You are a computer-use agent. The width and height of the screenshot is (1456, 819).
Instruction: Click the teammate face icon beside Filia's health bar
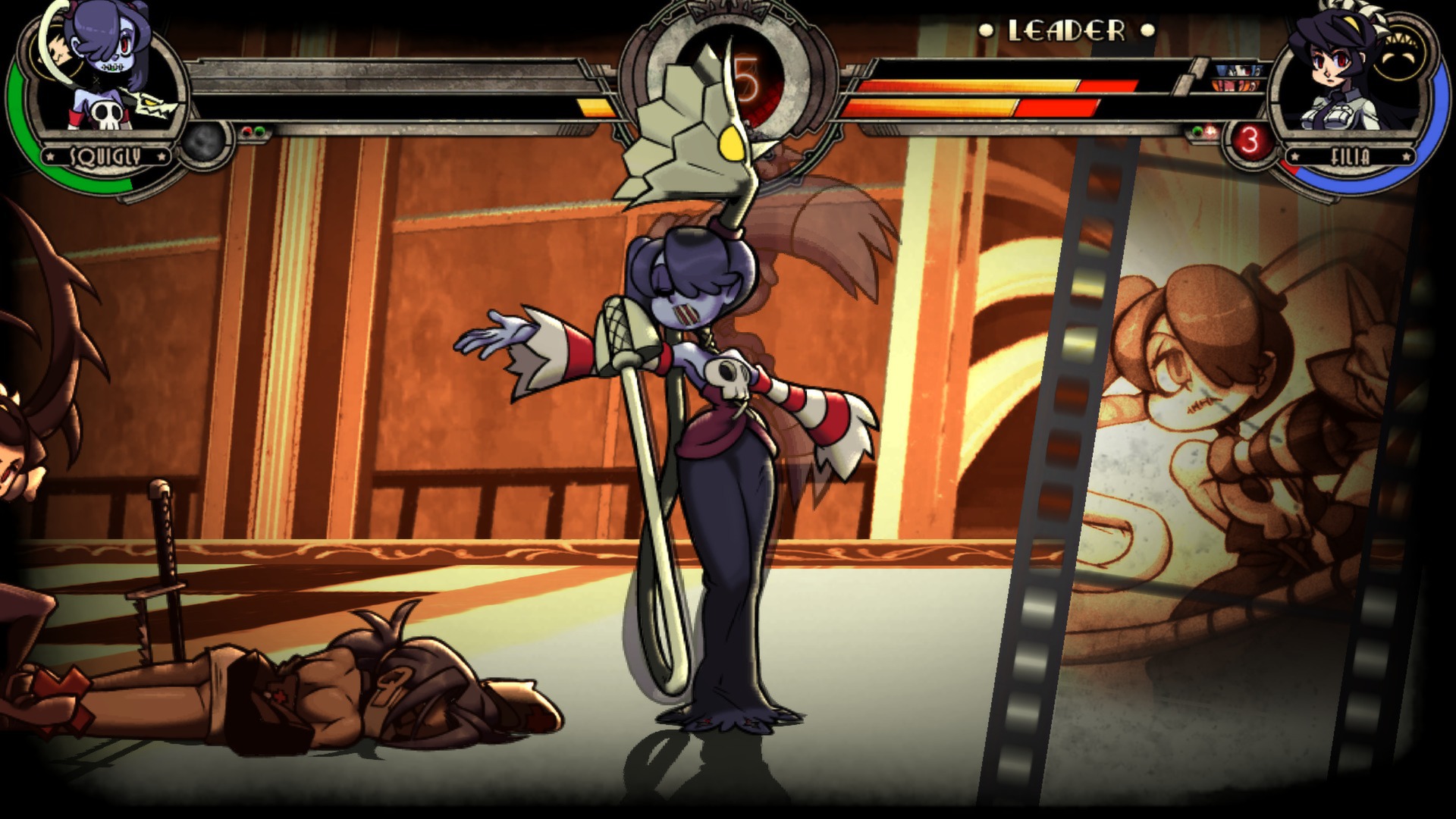tap(1238, 71)
